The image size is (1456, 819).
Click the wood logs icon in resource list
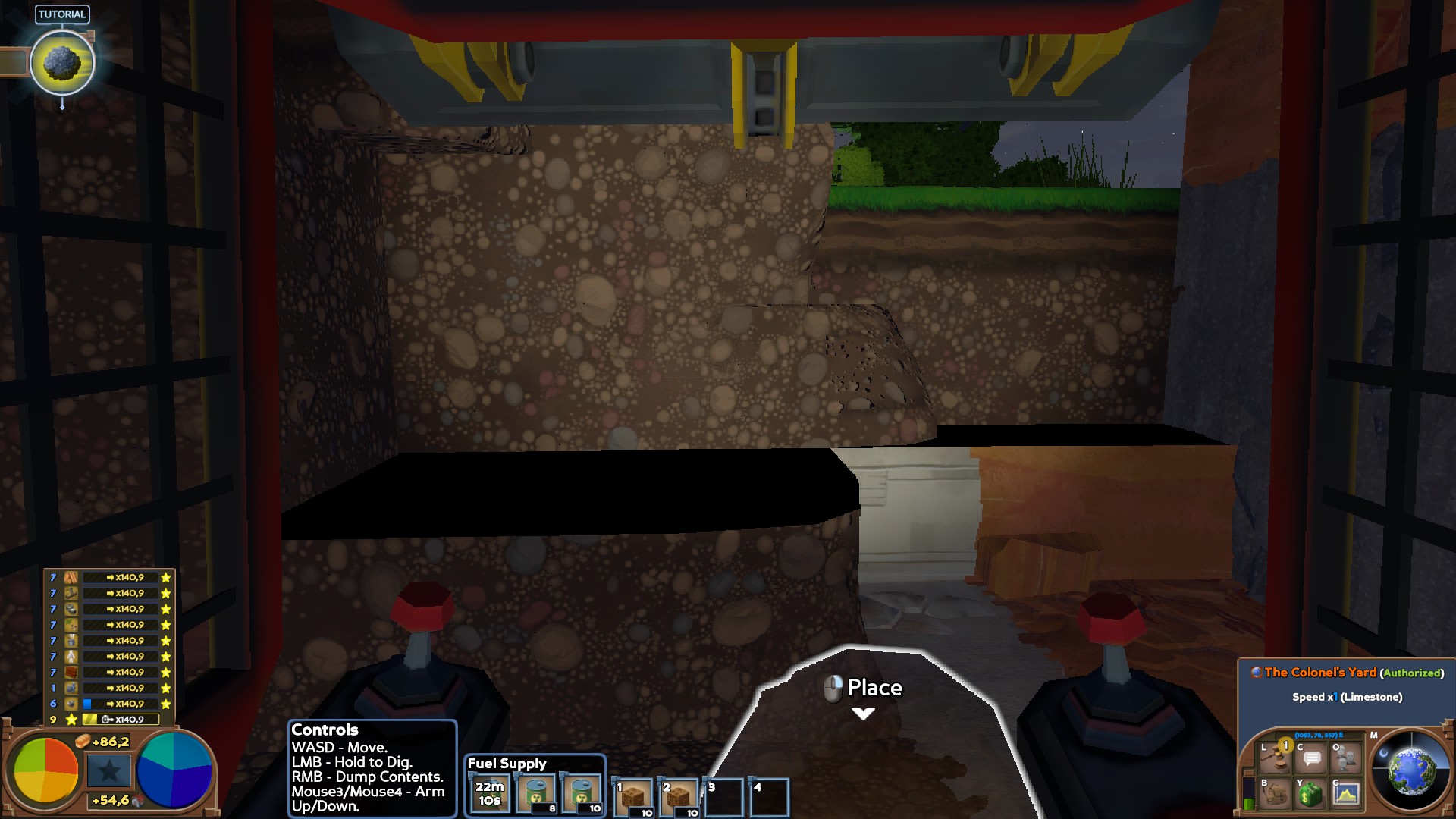71,578
